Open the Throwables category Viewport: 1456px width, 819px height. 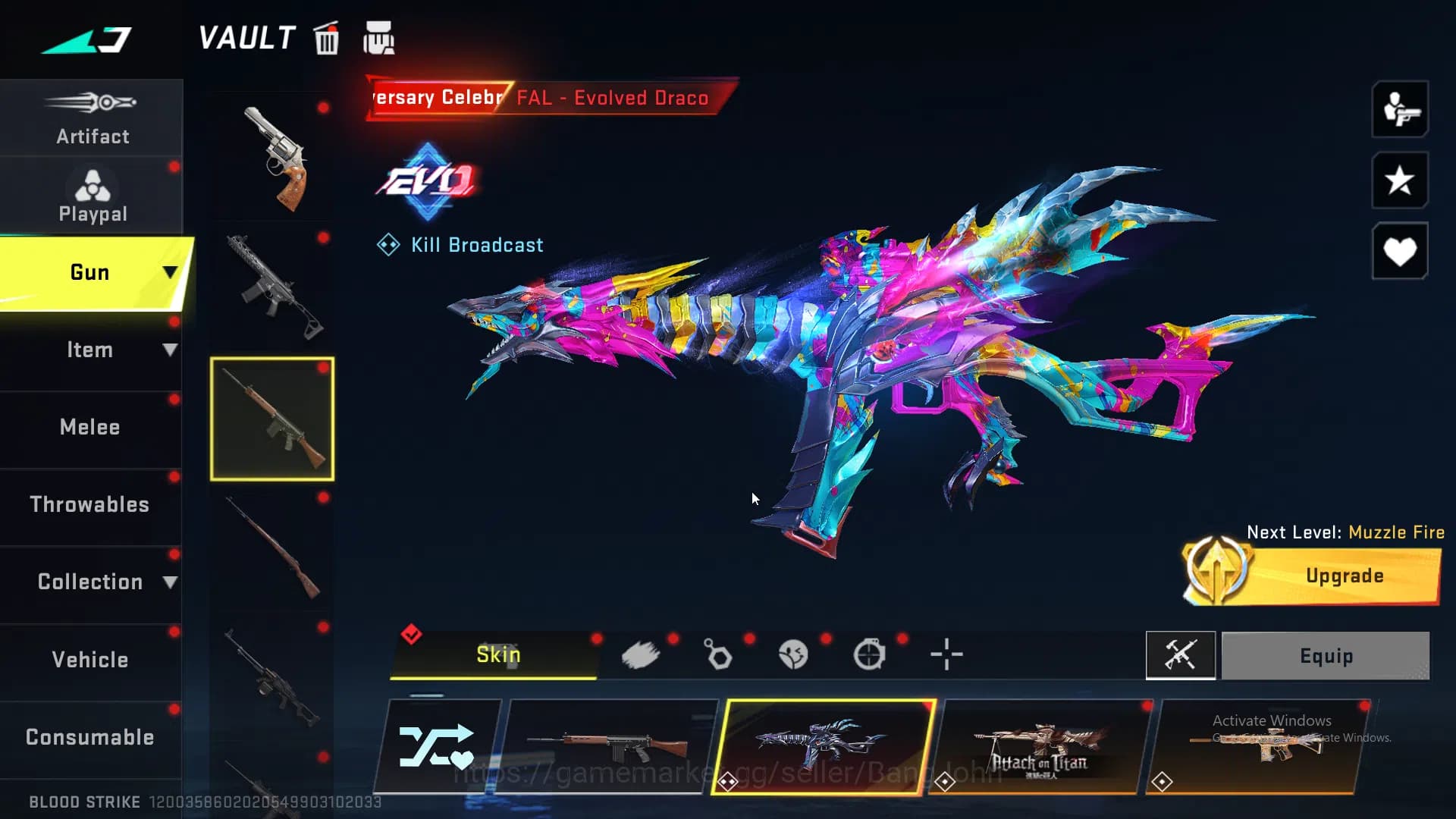point(90,504)
